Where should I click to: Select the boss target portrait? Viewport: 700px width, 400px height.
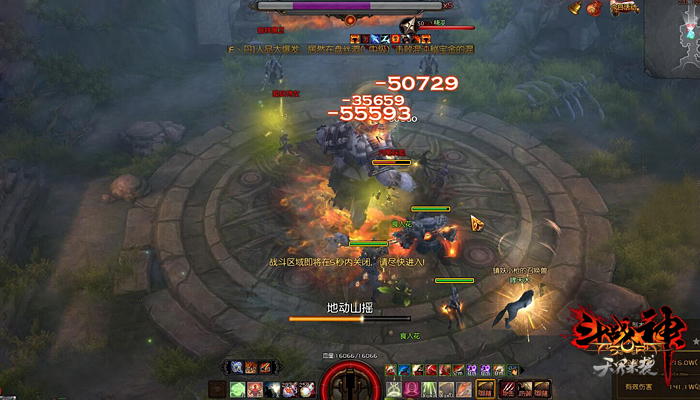[x=407, y=24]
